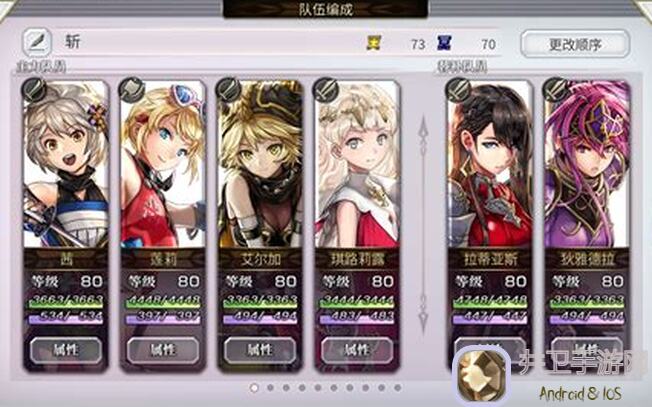Show 属性 attributes for 莲莉

163,350
